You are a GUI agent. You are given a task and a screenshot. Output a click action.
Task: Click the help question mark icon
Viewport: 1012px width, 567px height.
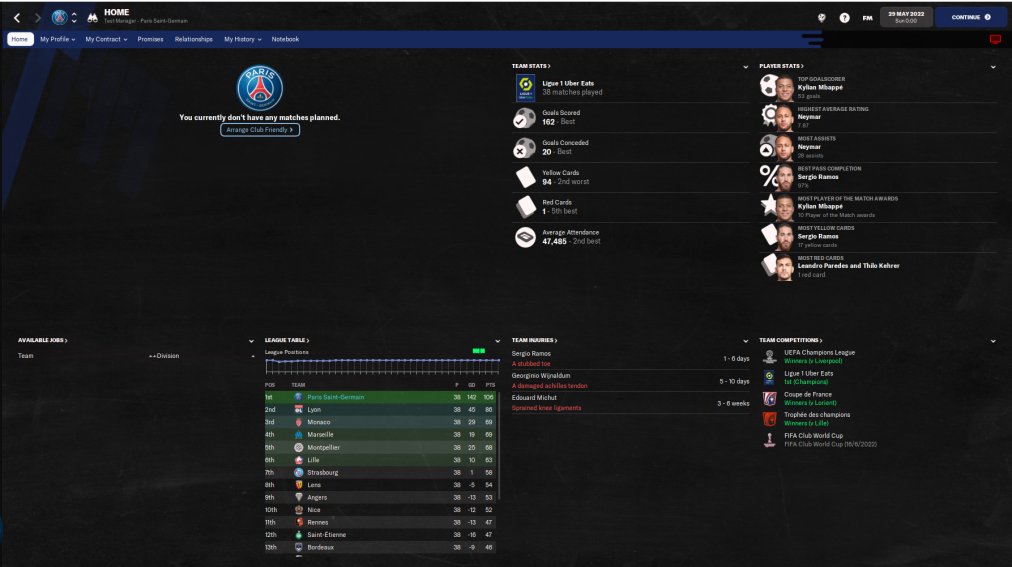[x=845, y=17]
